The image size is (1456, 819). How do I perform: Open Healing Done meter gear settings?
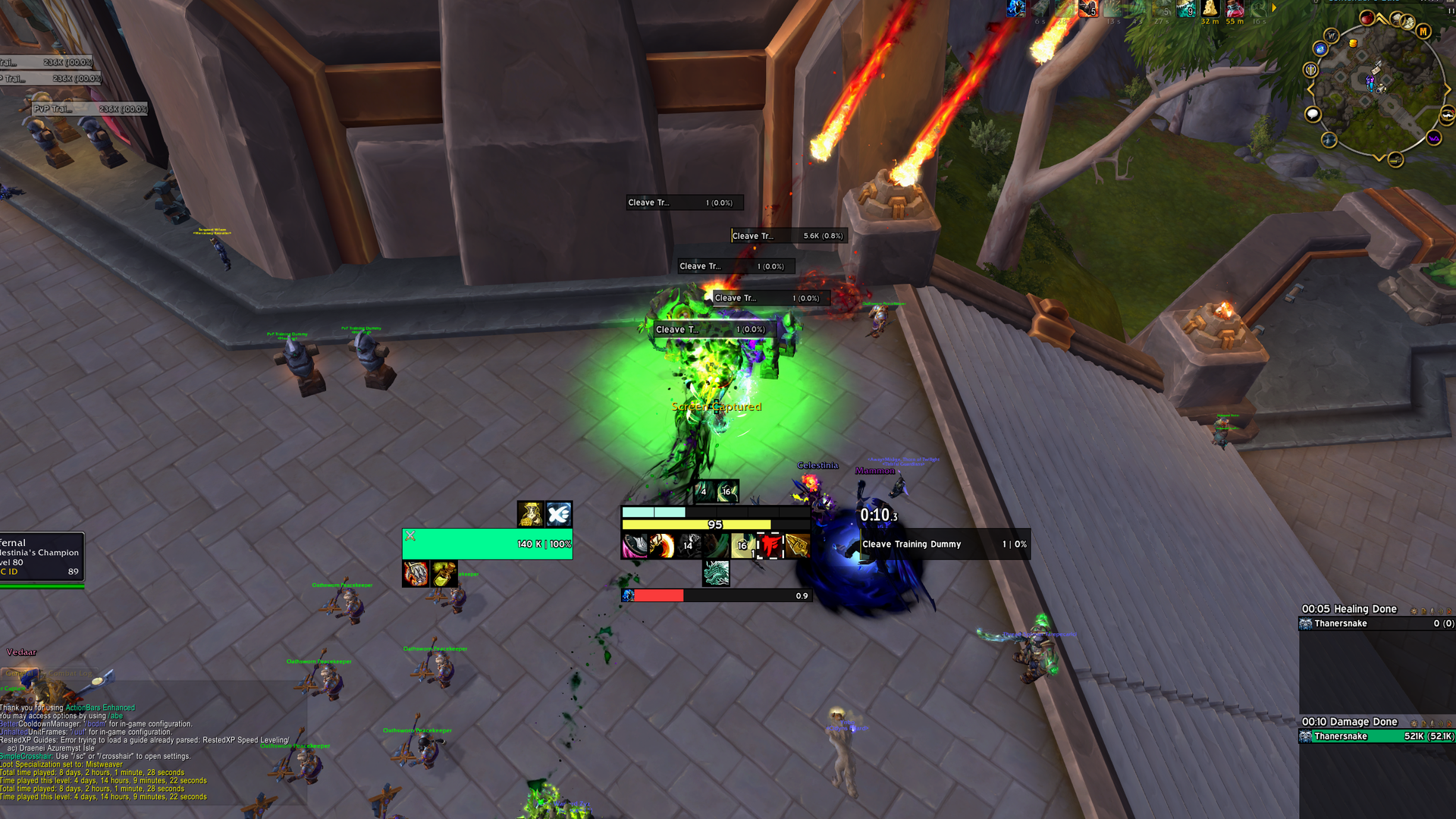point(1414,610)
